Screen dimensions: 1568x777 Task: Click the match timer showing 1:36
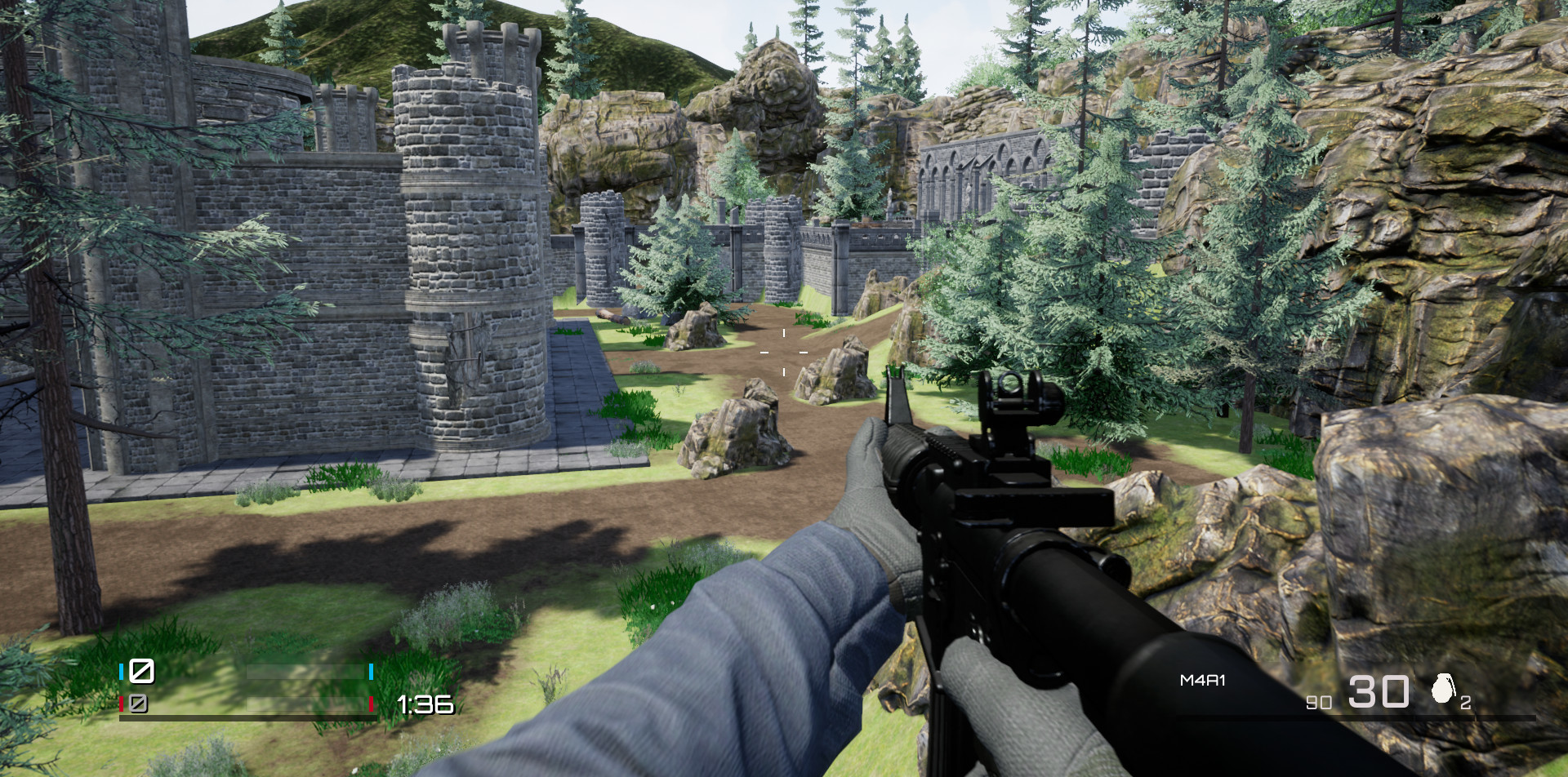425,704
